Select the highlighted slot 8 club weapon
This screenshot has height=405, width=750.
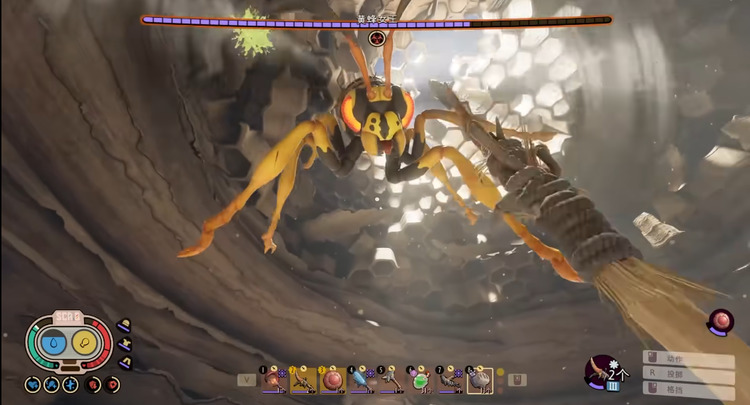(x=479, y=379)
